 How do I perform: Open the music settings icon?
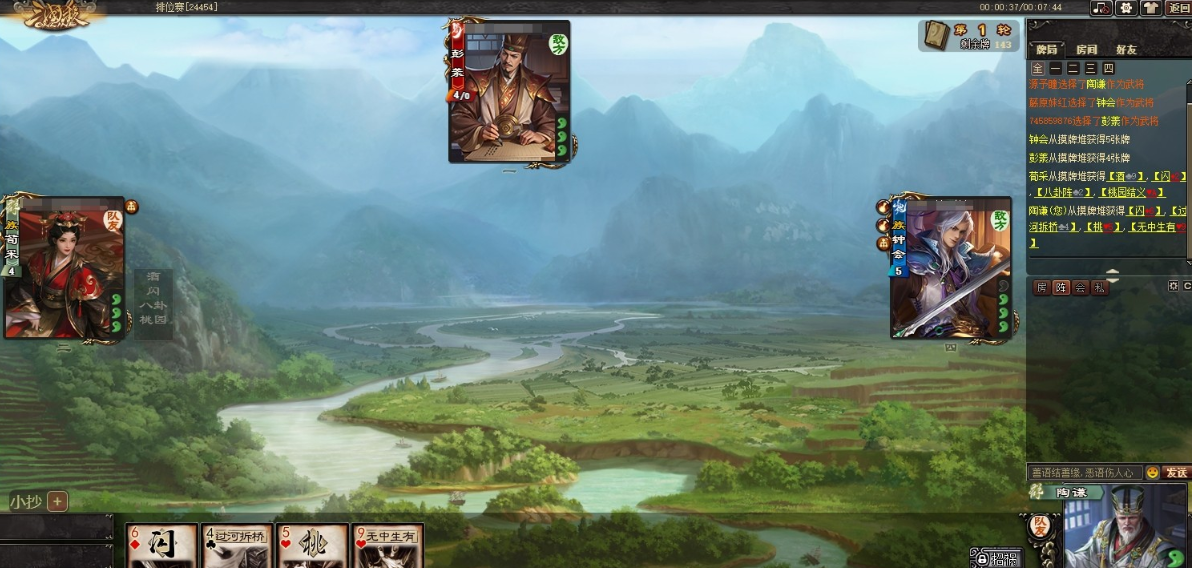[x=1101, y=8]
